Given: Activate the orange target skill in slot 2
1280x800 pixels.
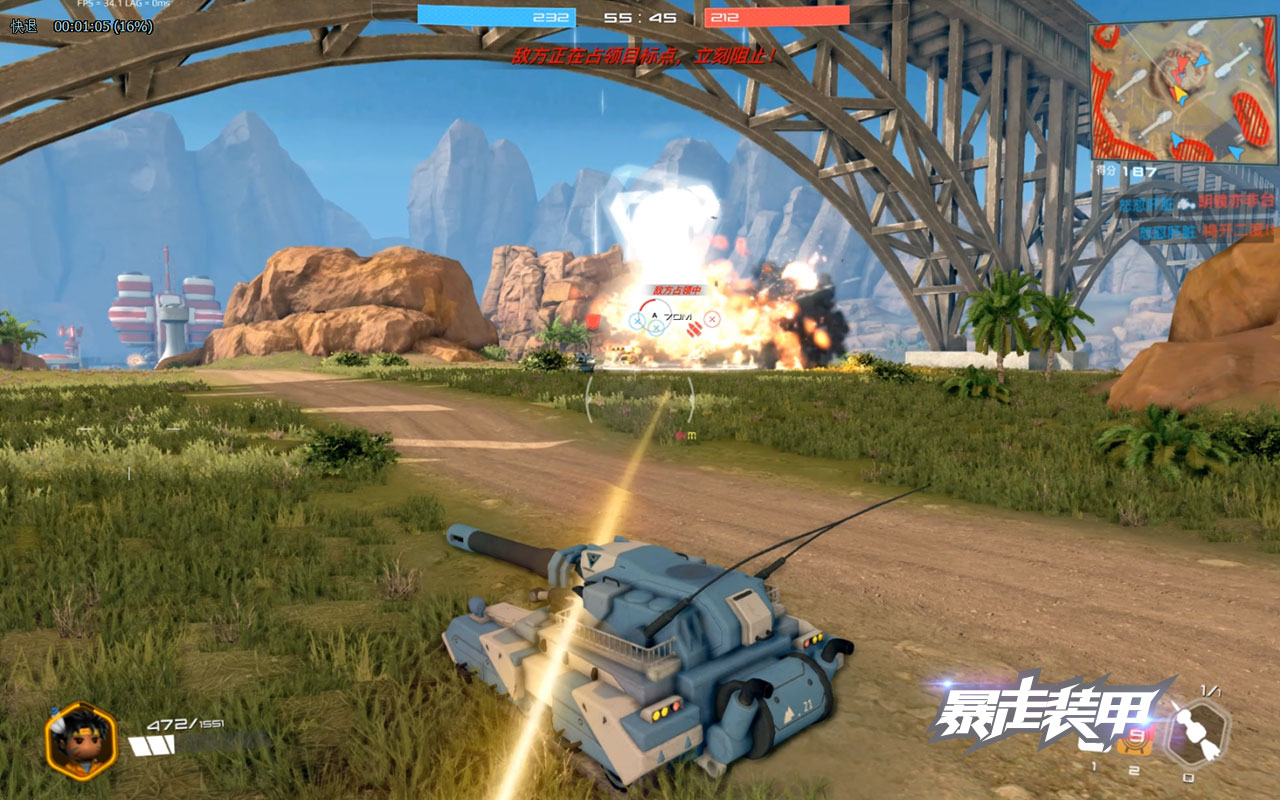Looking at the screenshot, I should (x=1133, y=743).
